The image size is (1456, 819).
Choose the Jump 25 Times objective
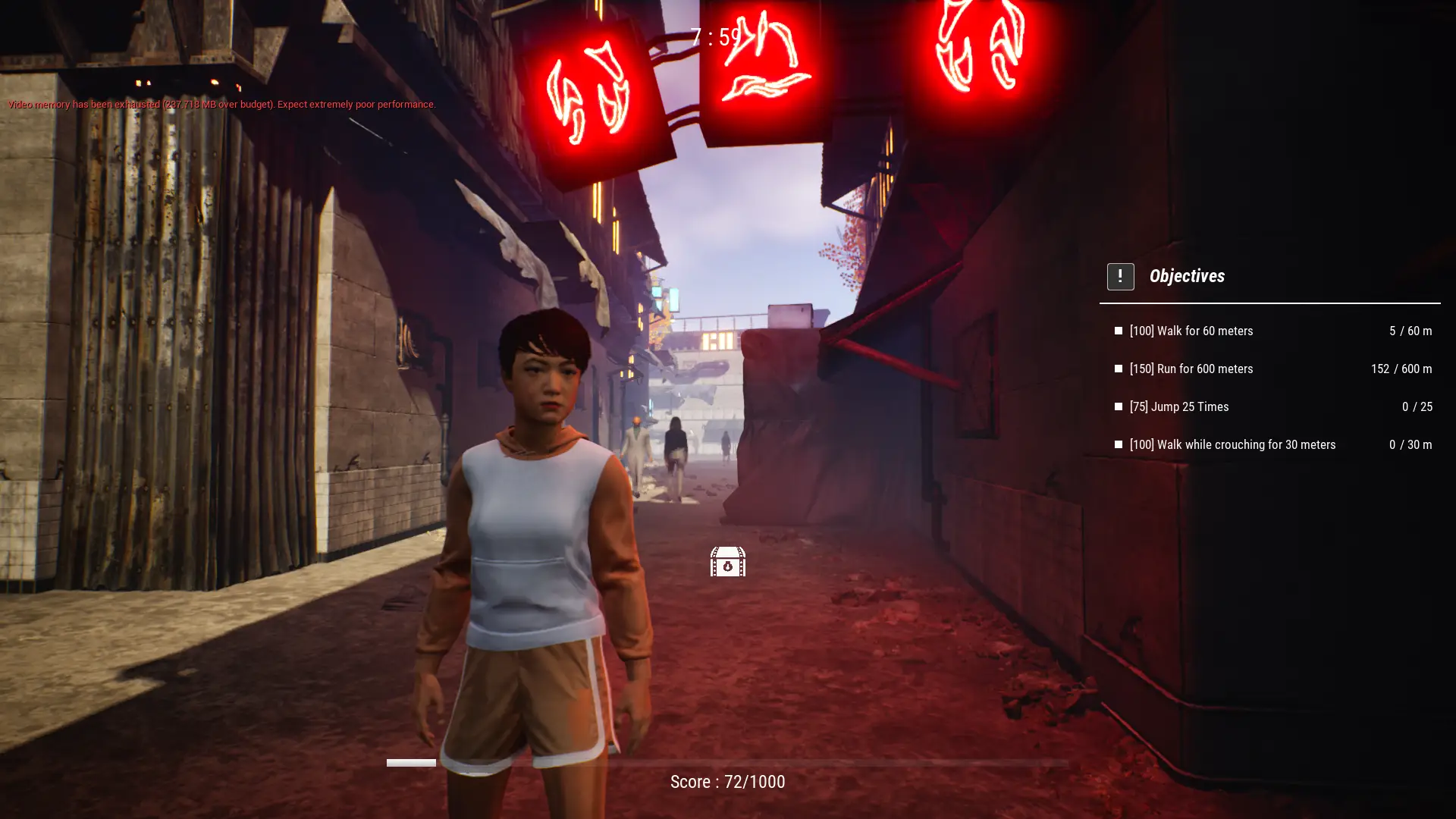tap(1178, 406)
